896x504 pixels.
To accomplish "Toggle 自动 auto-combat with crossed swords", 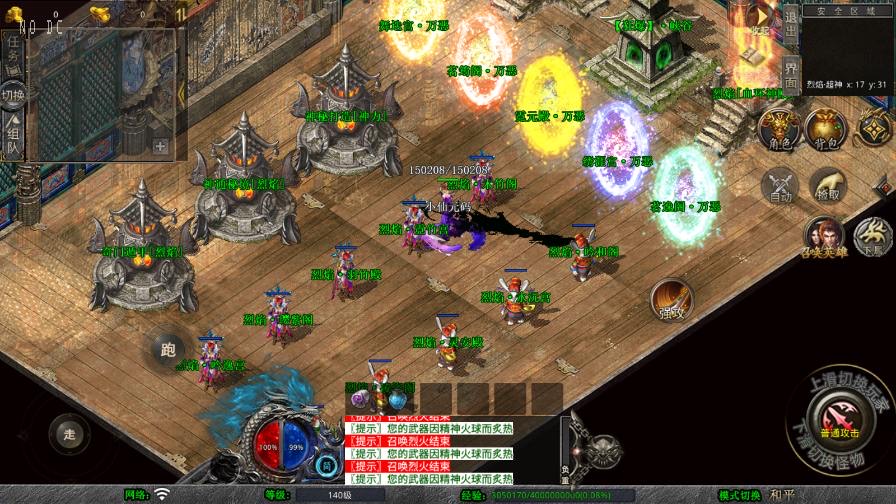I will click(780, 185).
